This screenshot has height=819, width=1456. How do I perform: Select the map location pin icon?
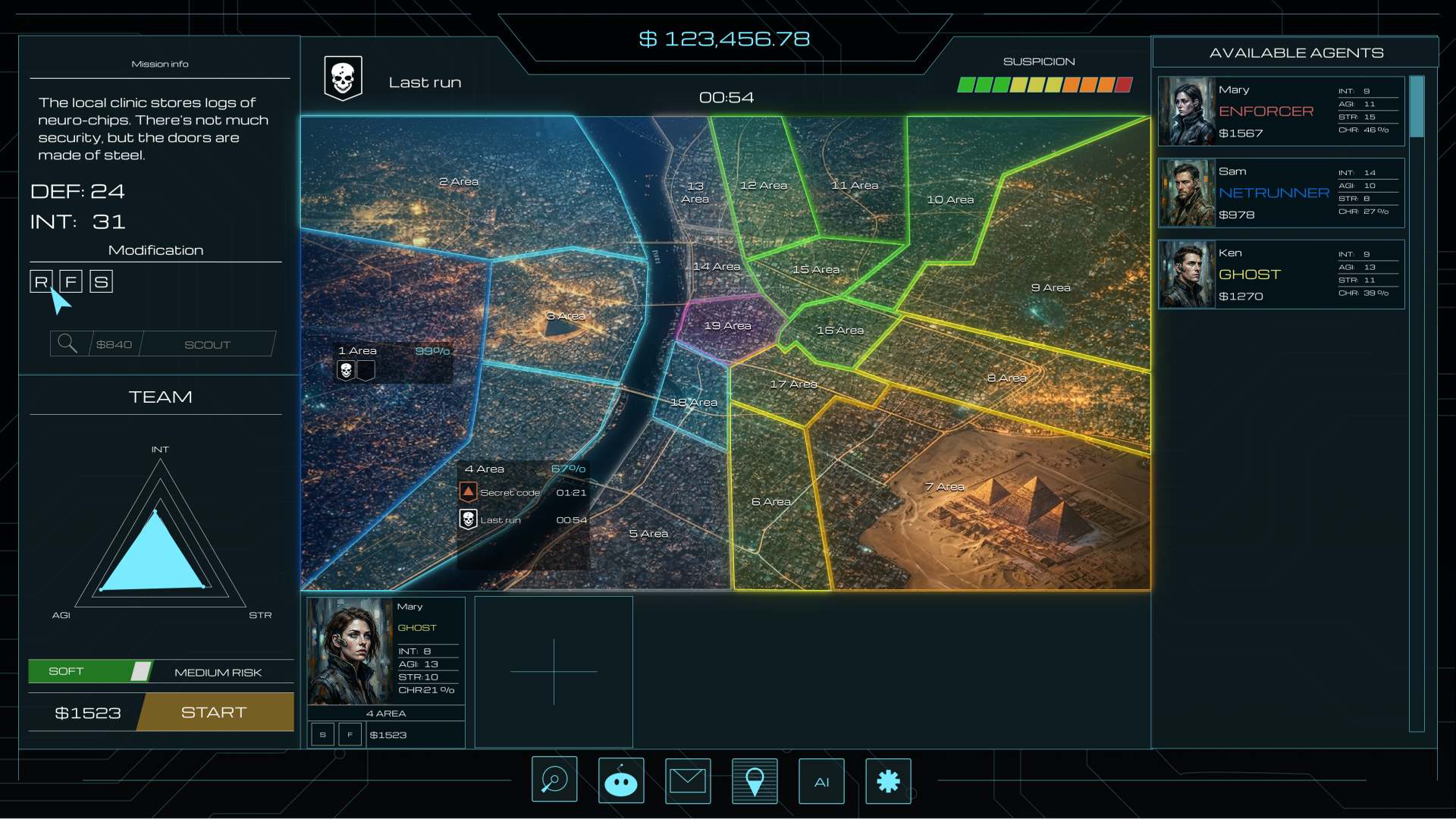[755, 780]
